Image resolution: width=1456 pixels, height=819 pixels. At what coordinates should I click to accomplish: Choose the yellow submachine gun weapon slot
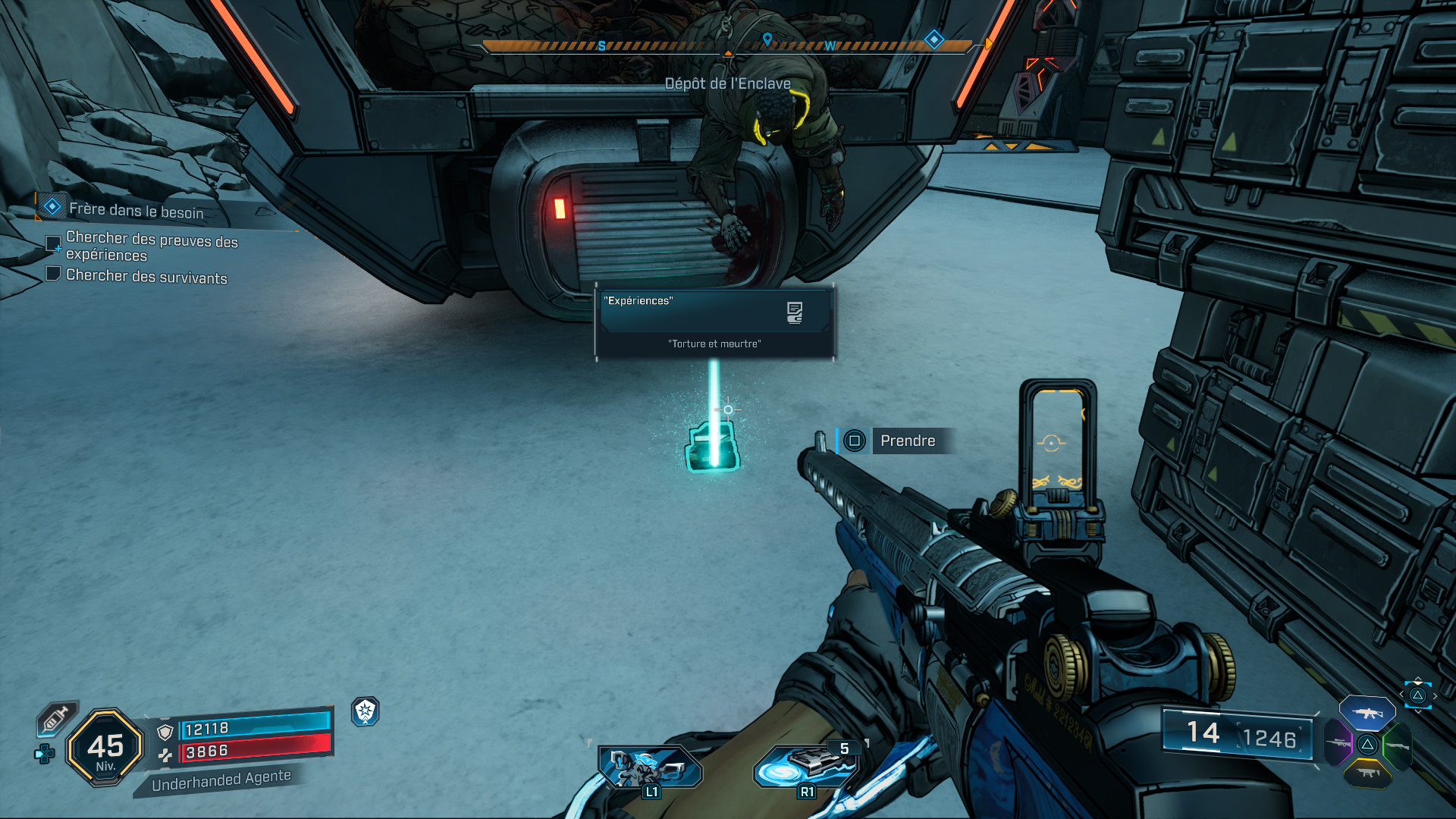click(1367, 773)
